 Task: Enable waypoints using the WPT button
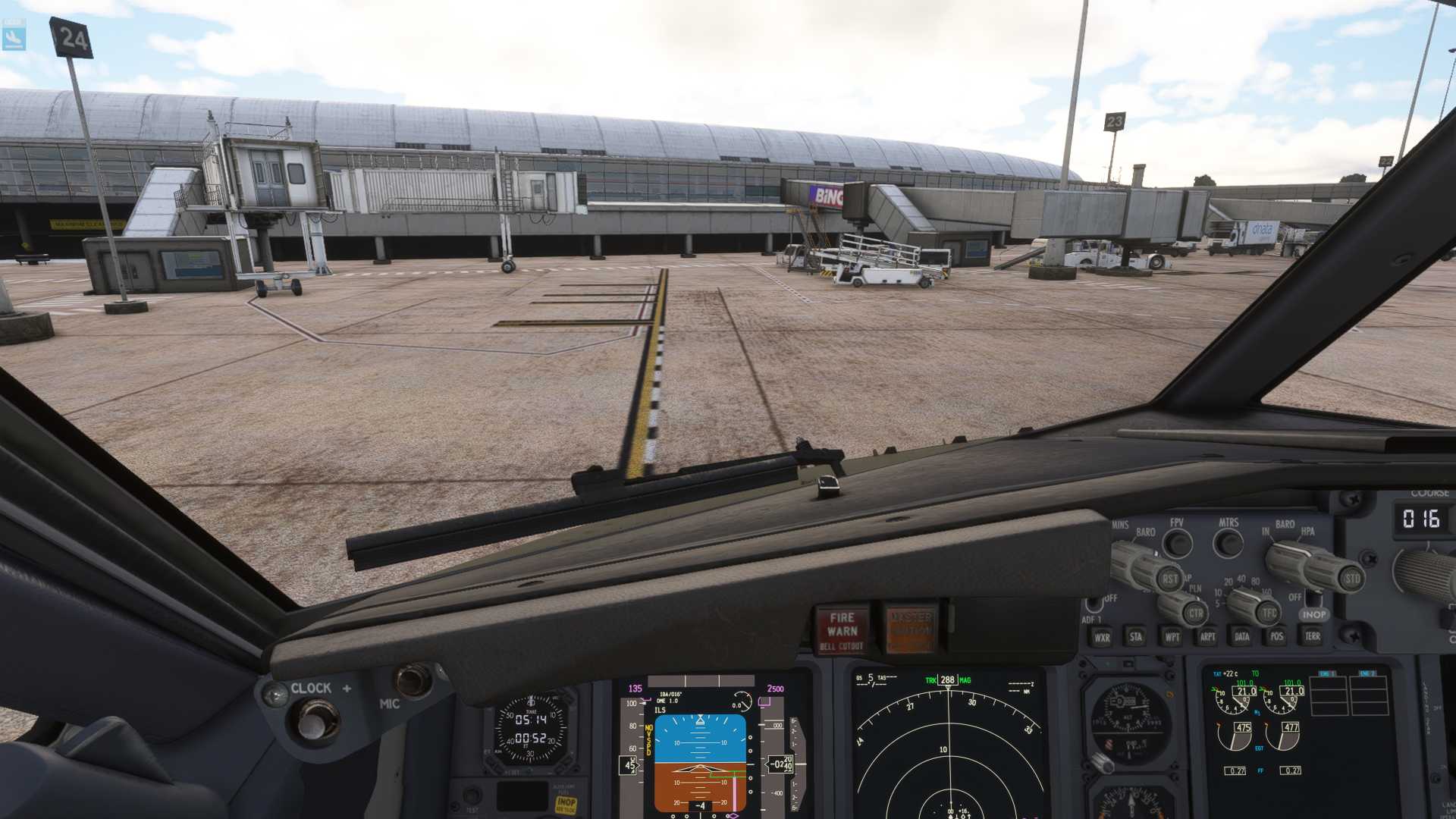coord(1172,637)
